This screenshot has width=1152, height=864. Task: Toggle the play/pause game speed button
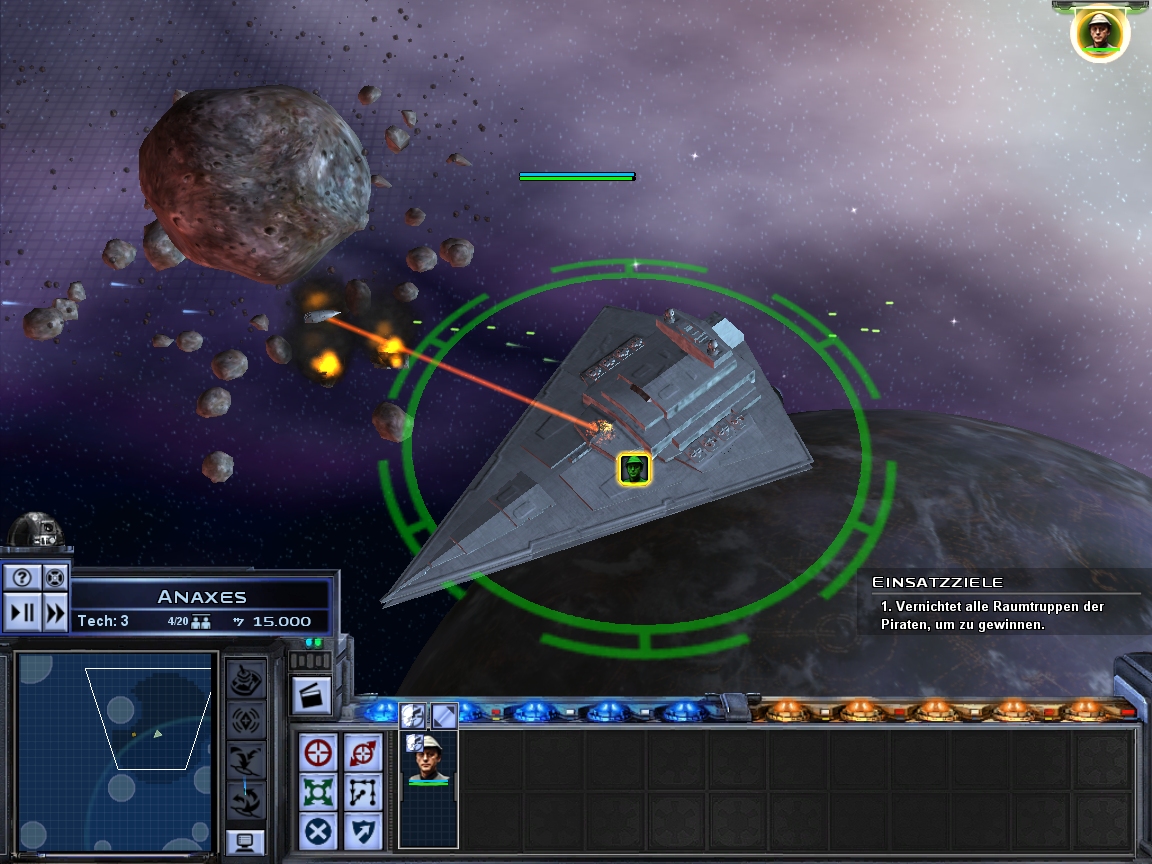[x=24, y=611]
